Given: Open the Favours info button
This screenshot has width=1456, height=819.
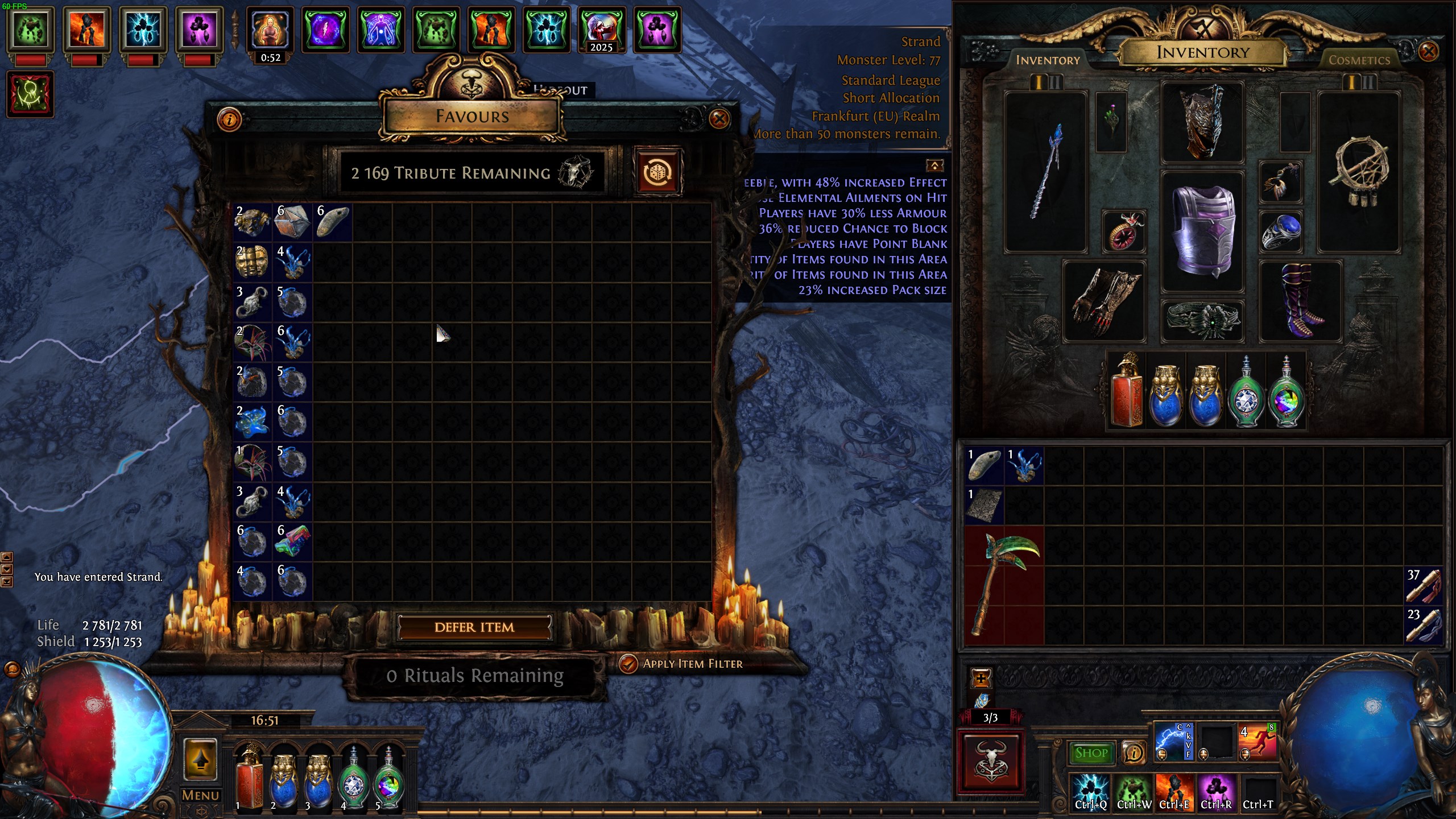Looking at the screenshot, I should 229,119.
